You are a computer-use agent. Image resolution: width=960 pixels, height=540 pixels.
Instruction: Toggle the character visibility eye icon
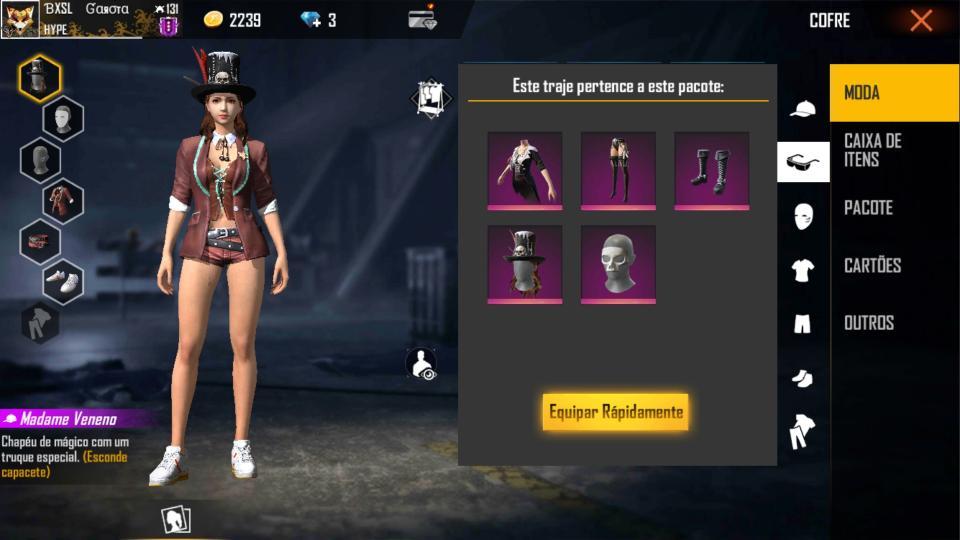[423, 364]
